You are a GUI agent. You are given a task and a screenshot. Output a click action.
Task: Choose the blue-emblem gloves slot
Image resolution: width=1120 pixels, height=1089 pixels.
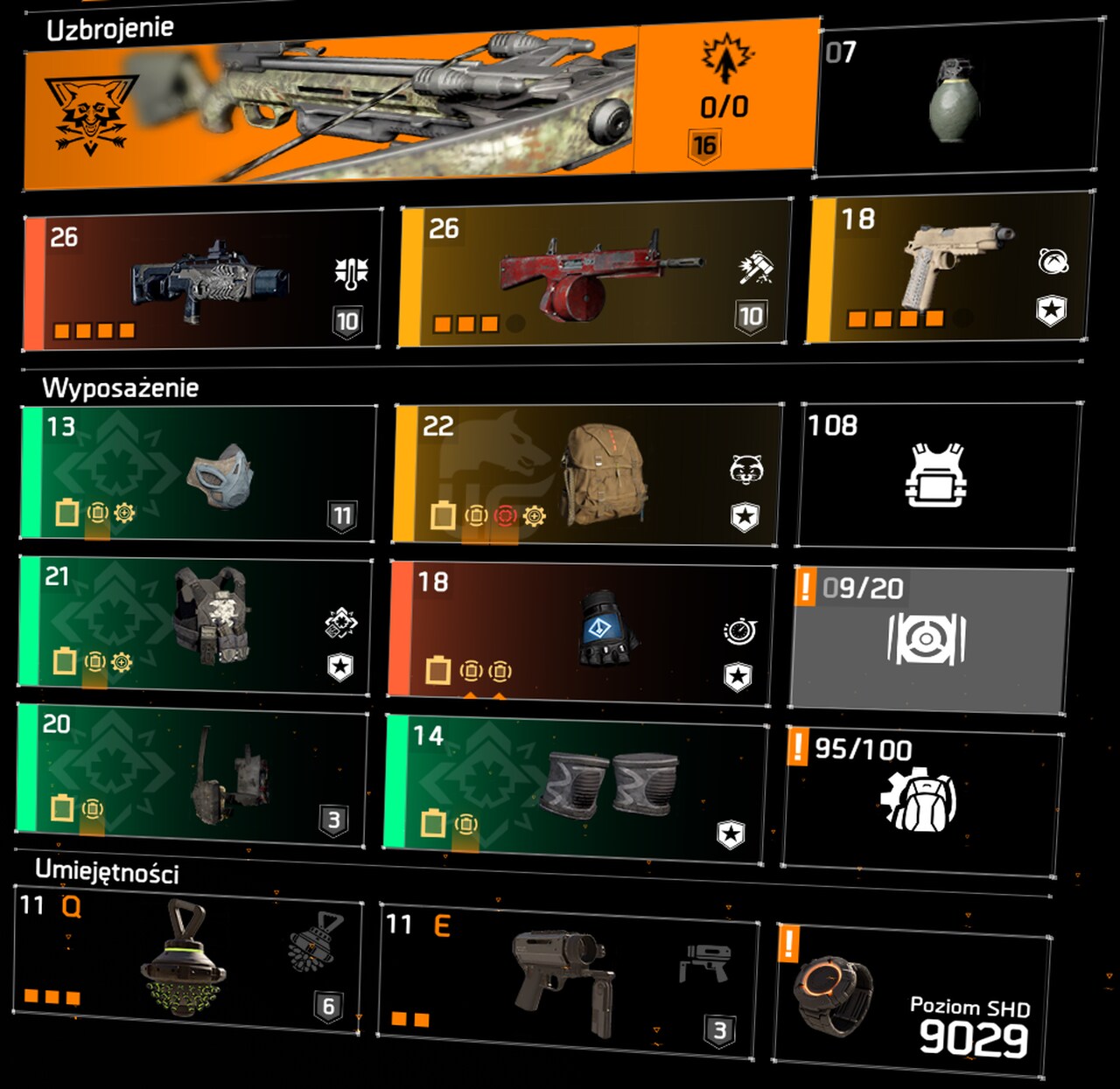coord(581,632)
